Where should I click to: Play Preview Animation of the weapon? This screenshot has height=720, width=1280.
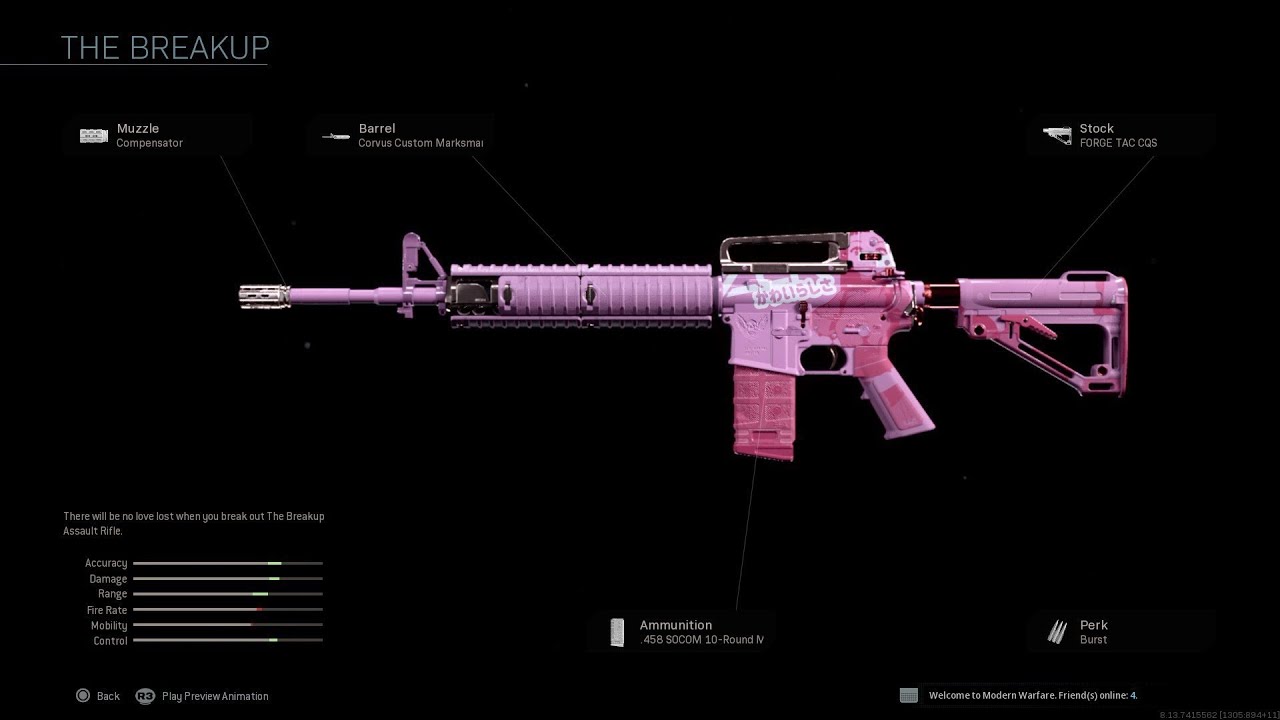[x=203, y=696]
